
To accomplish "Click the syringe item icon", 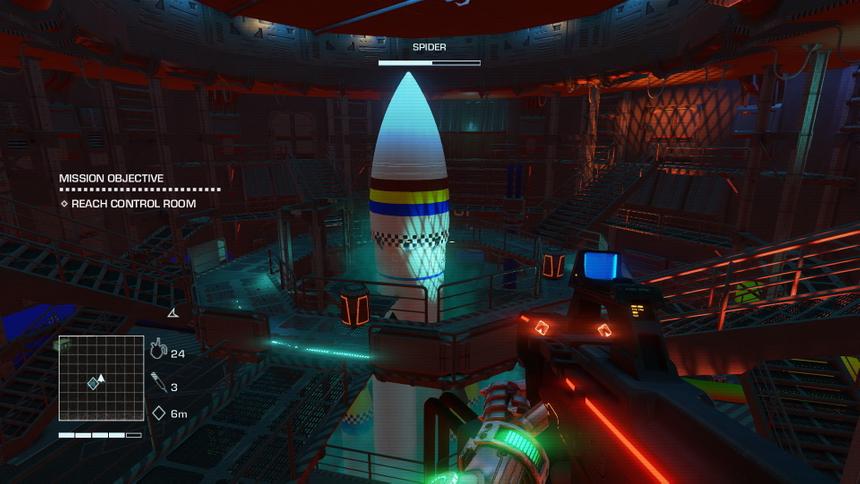I will click(158, 381).
